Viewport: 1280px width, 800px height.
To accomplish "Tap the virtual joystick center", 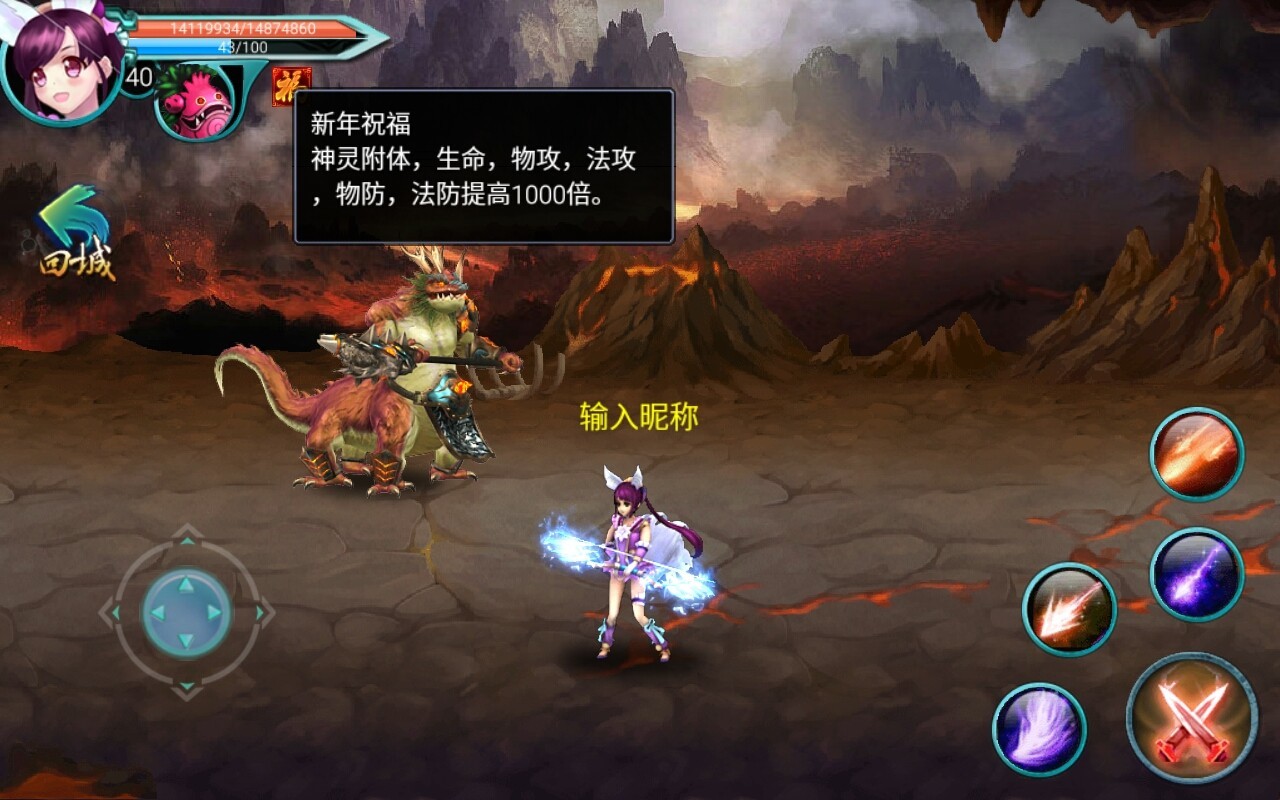I will pyautogui.click(x=186, y=612).
